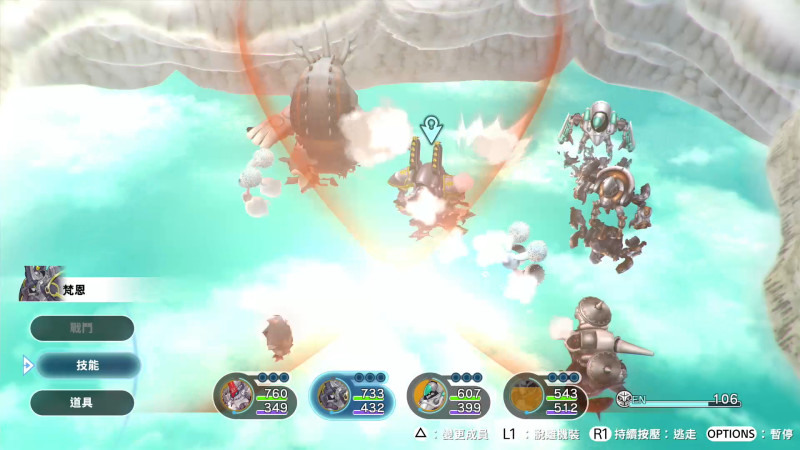Image resolution: width=800 pixels, height=450 pixels.
Task: Select highlighted party member with 733 HP
Action: [351, 395]
